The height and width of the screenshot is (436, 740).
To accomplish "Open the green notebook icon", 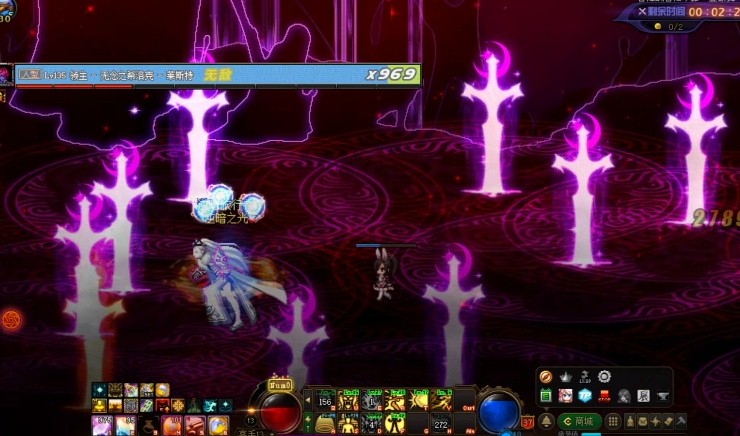I will pos(546,396).
